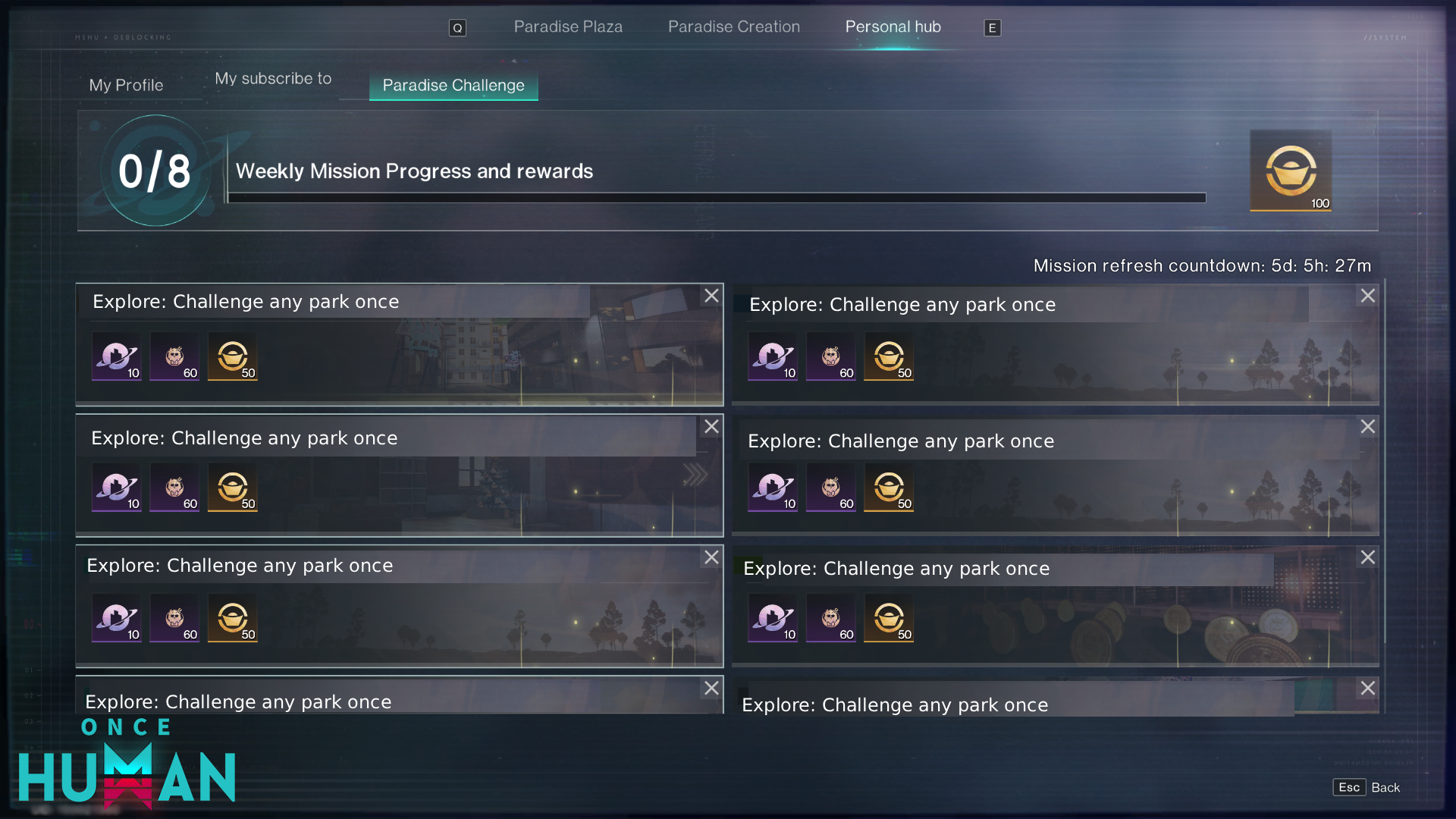Screen dimensions: 1456x819
Task: Dismiss the top-right Challenge any park mission
Action: coord(1367,296)
